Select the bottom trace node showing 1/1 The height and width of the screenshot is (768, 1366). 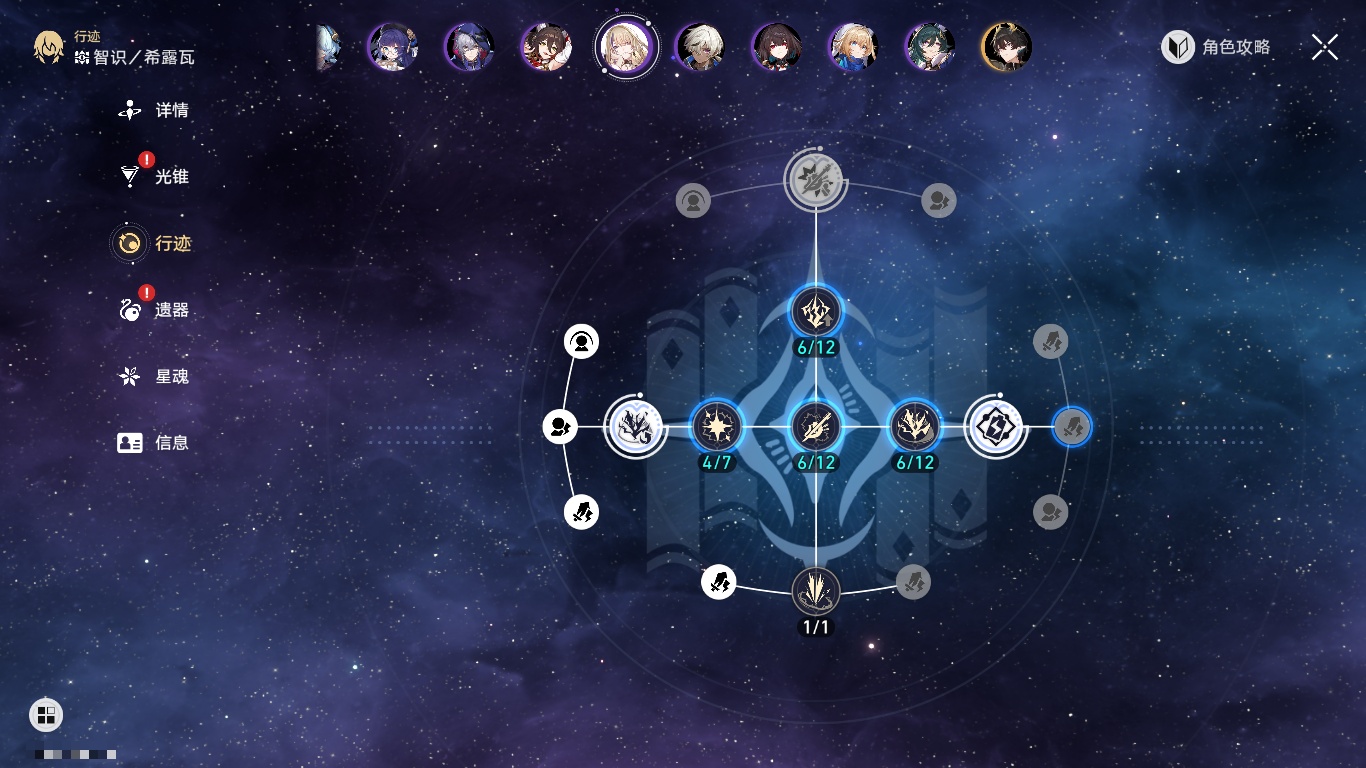[x=816, y=591]
